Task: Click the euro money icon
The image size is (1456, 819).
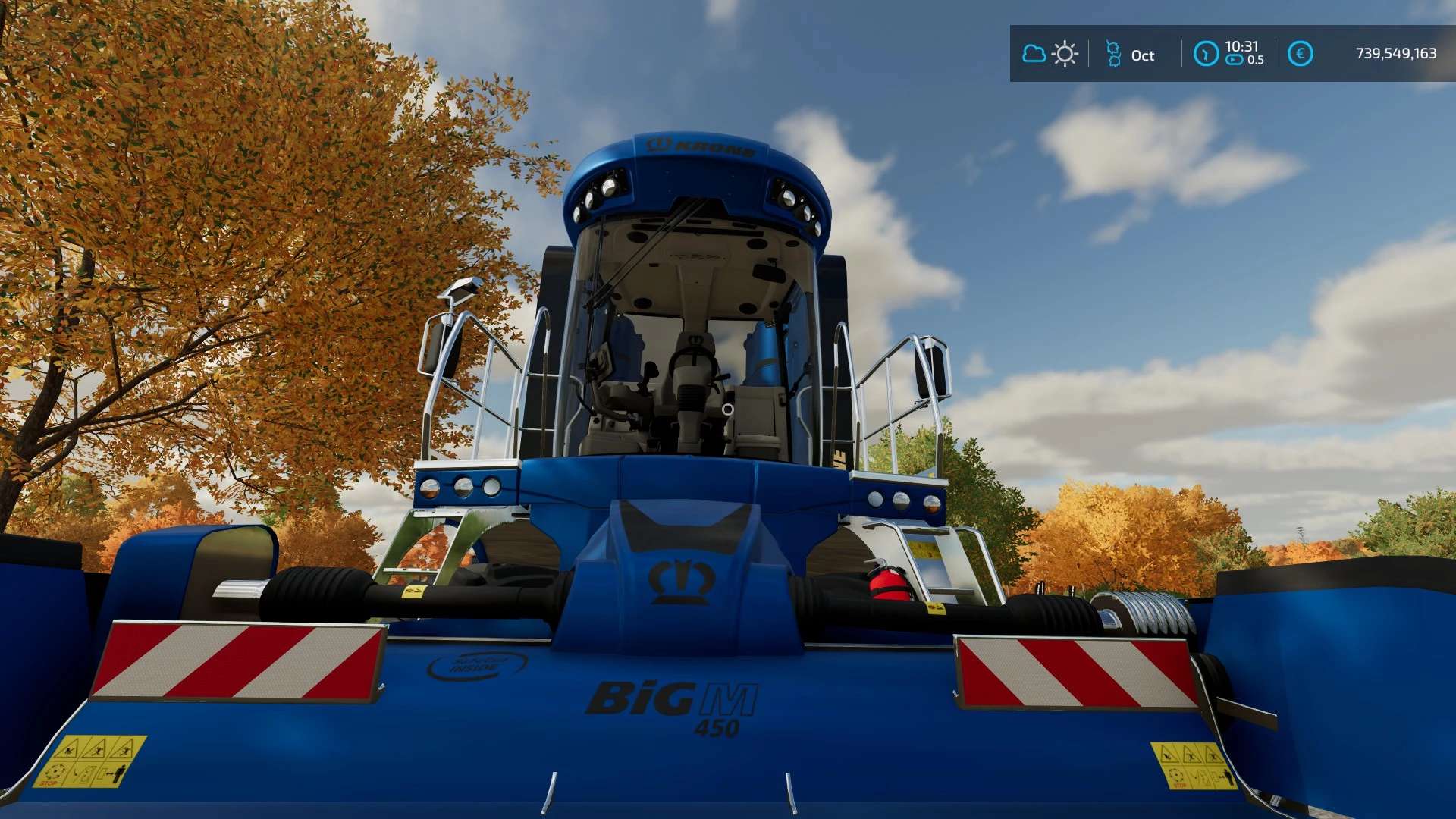Action: (1300, 54)
